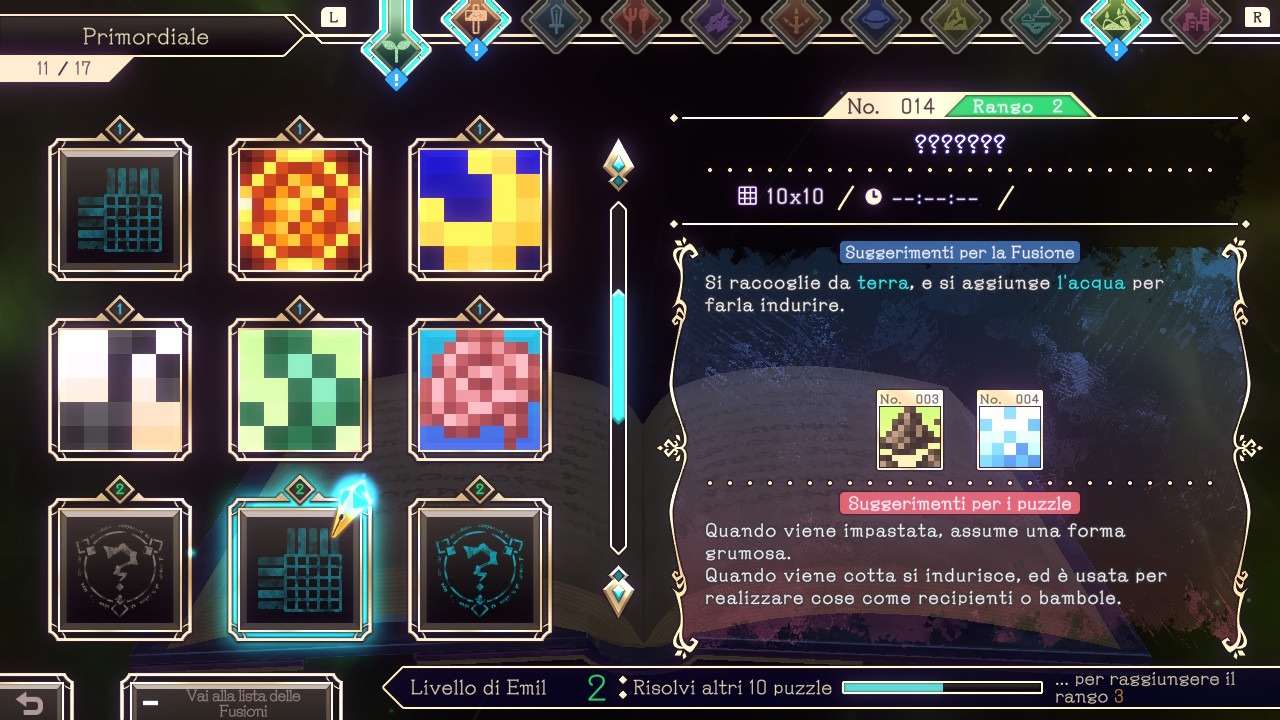The image size is (1280, 720).
Task: Select the green checkered puzzle tile
Action: tap(300, 389)
